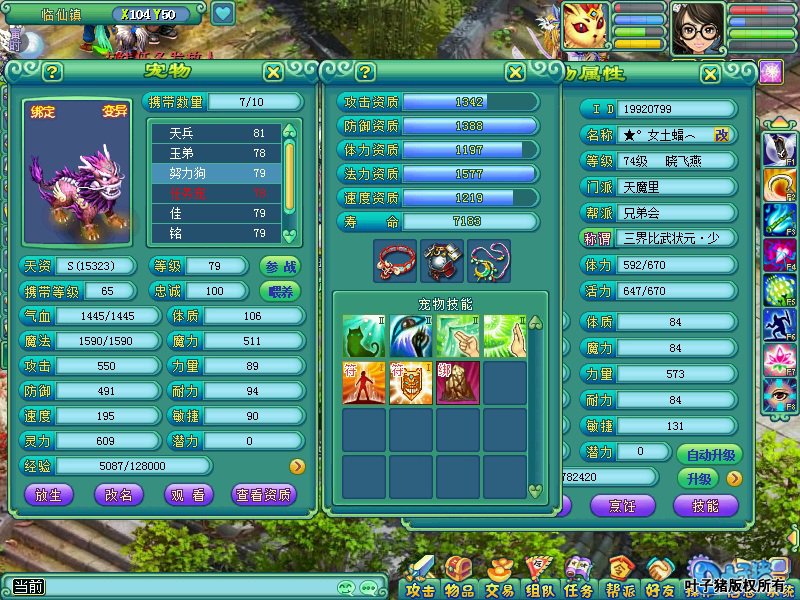
Task: Open the 技能 skills button
Action: [x=704, y=506]
